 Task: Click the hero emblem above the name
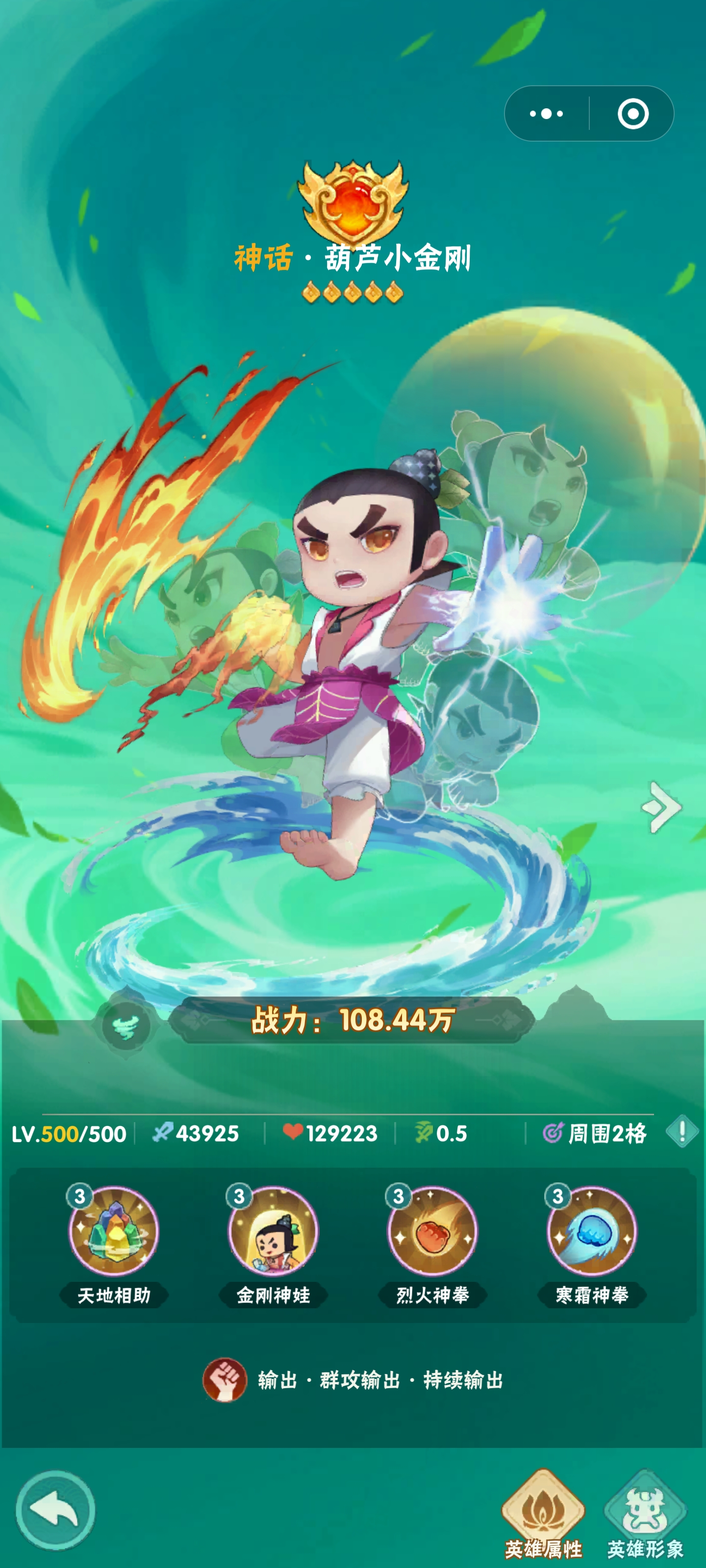pos(352,201)
